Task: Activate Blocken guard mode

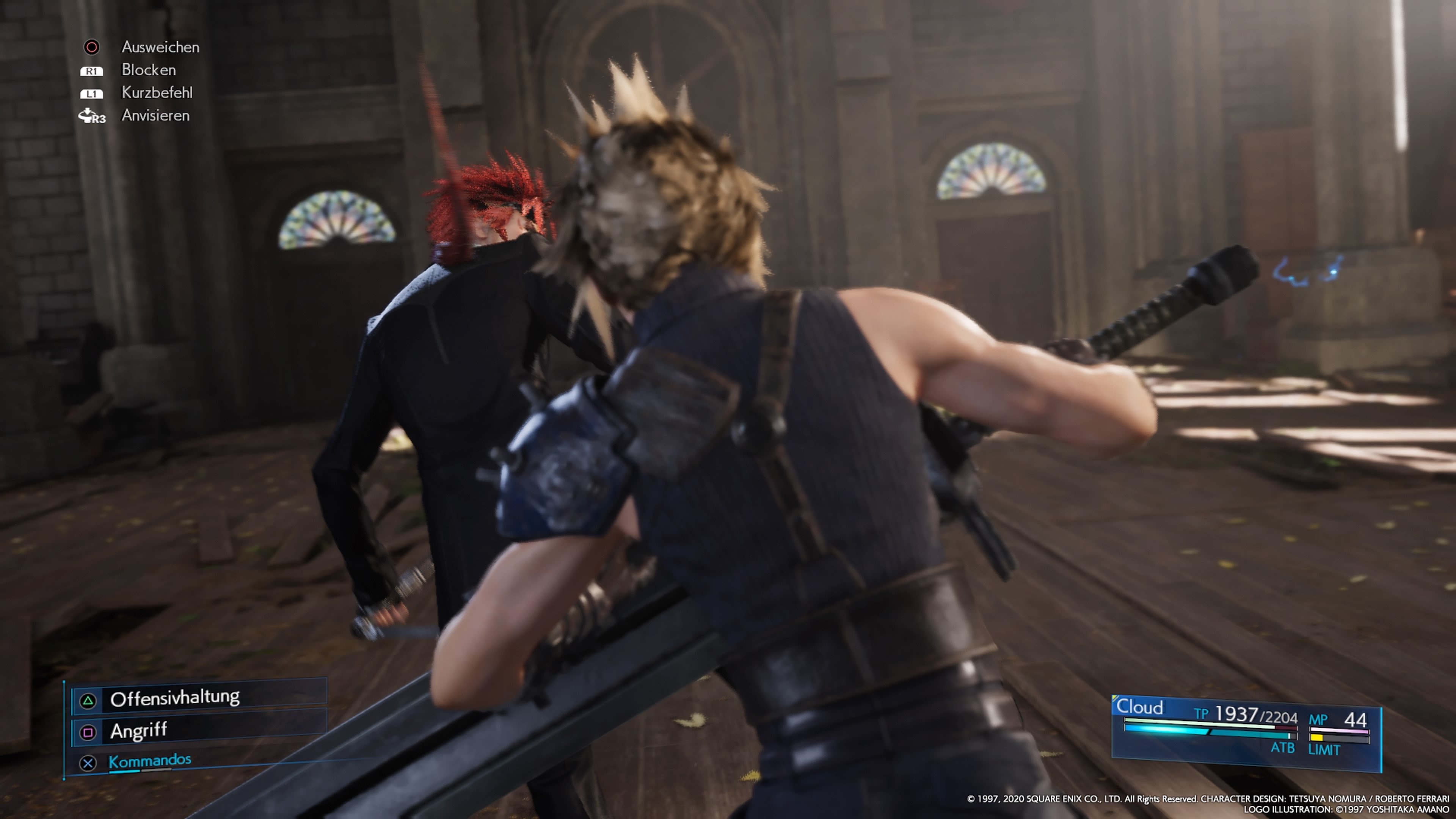Action: (148, 70)
